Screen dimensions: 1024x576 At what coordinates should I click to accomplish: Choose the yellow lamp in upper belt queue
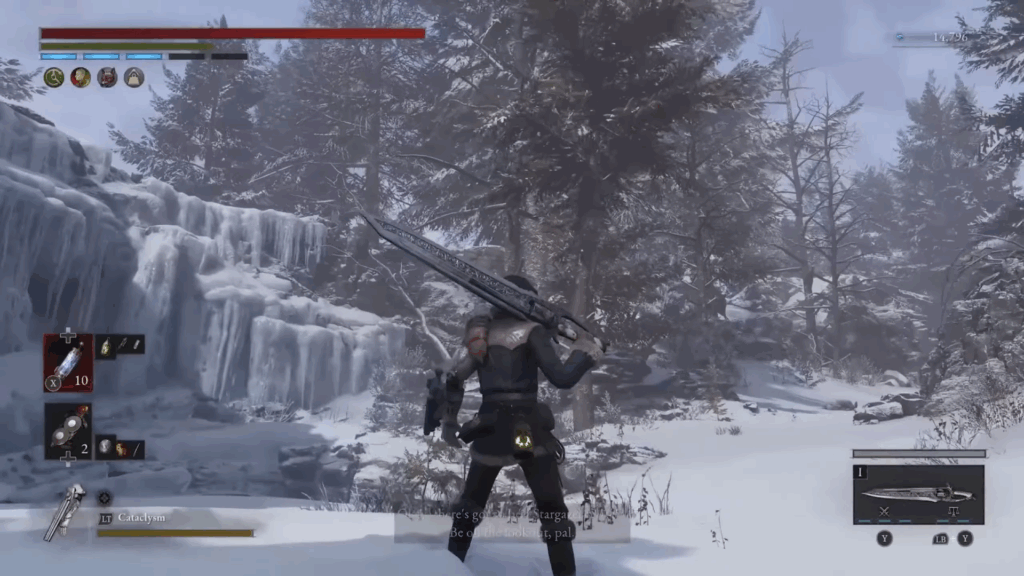(108, 345)
